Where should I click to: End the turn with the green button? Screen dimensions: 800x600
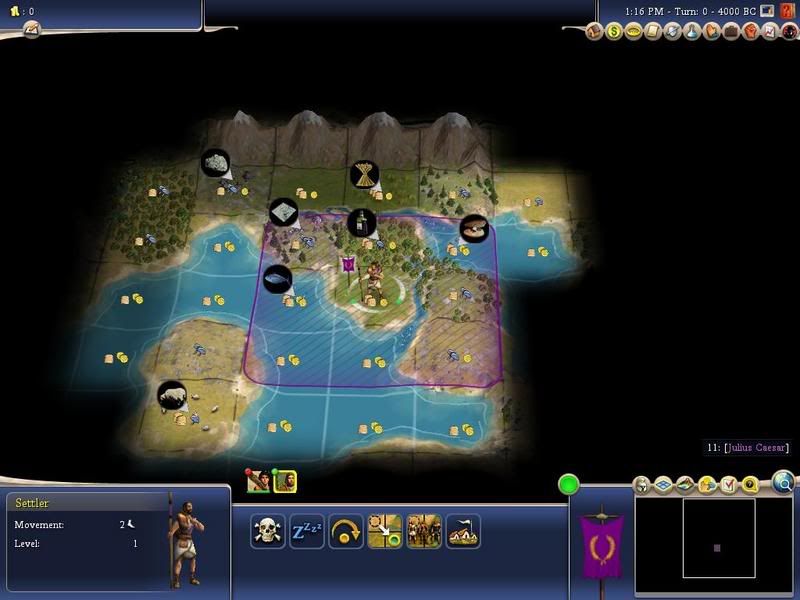(x=569, y=485)
